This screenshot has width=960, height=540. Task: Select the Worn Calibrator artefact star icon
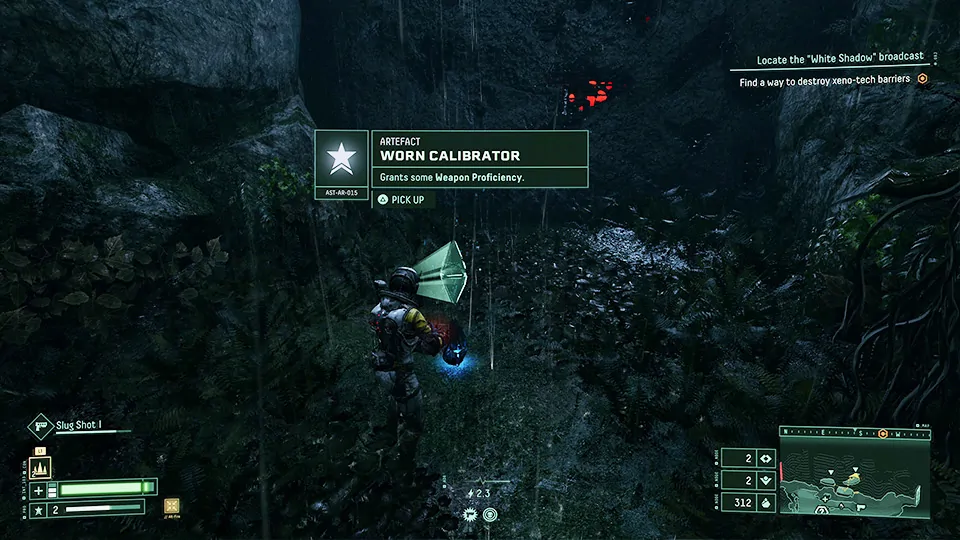pyautogui.click(x=341, y=158)
